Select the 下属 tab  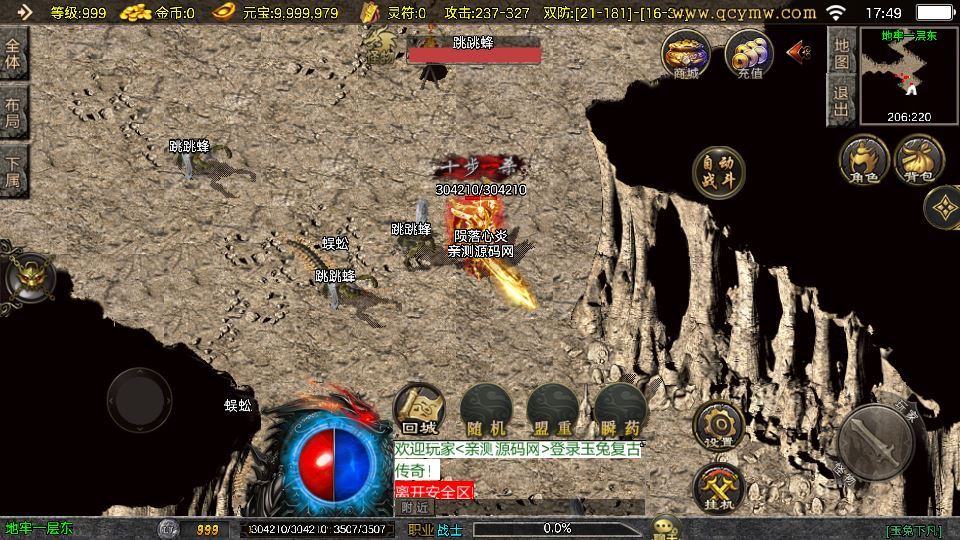[x=14, y=172]
